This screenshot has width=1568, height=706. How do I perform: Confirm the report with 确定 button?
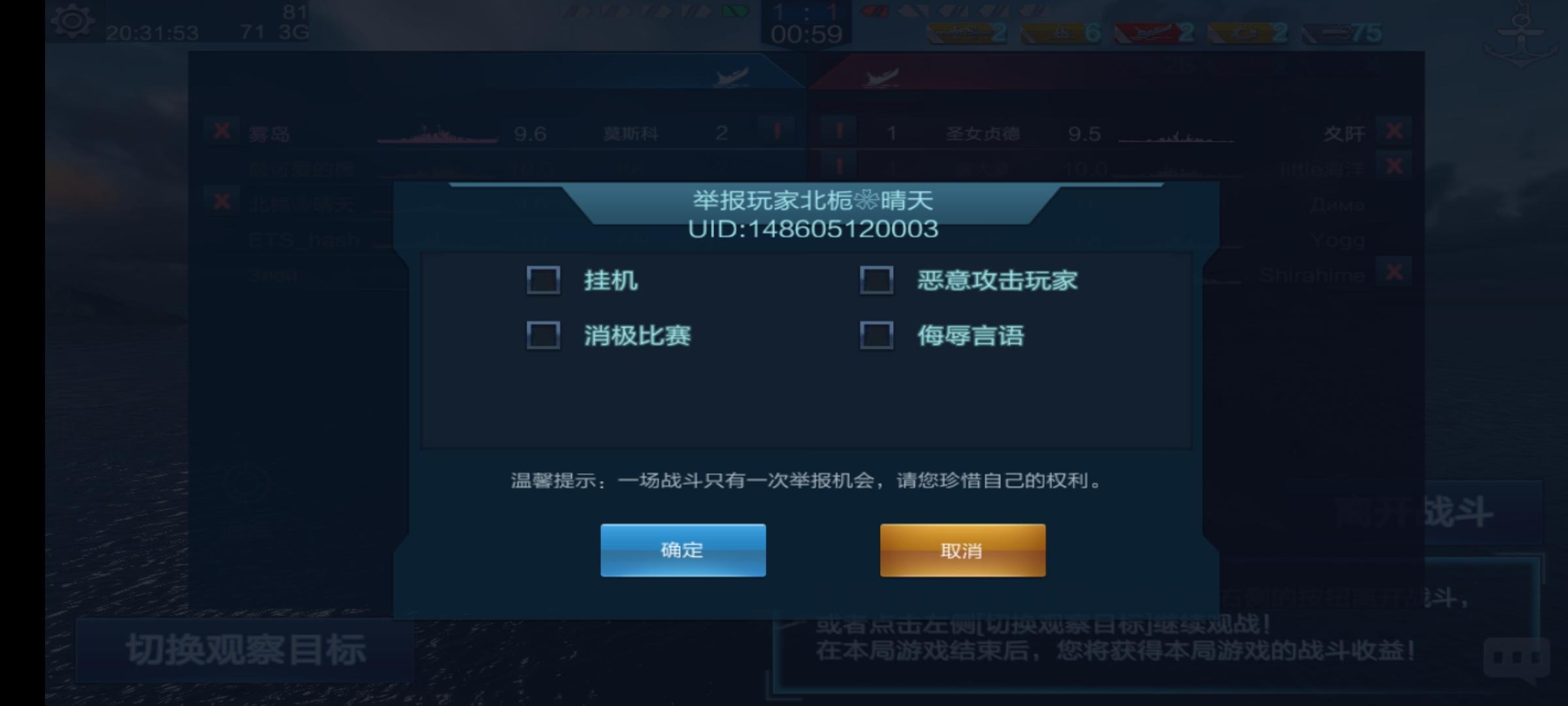pos(682,551)
